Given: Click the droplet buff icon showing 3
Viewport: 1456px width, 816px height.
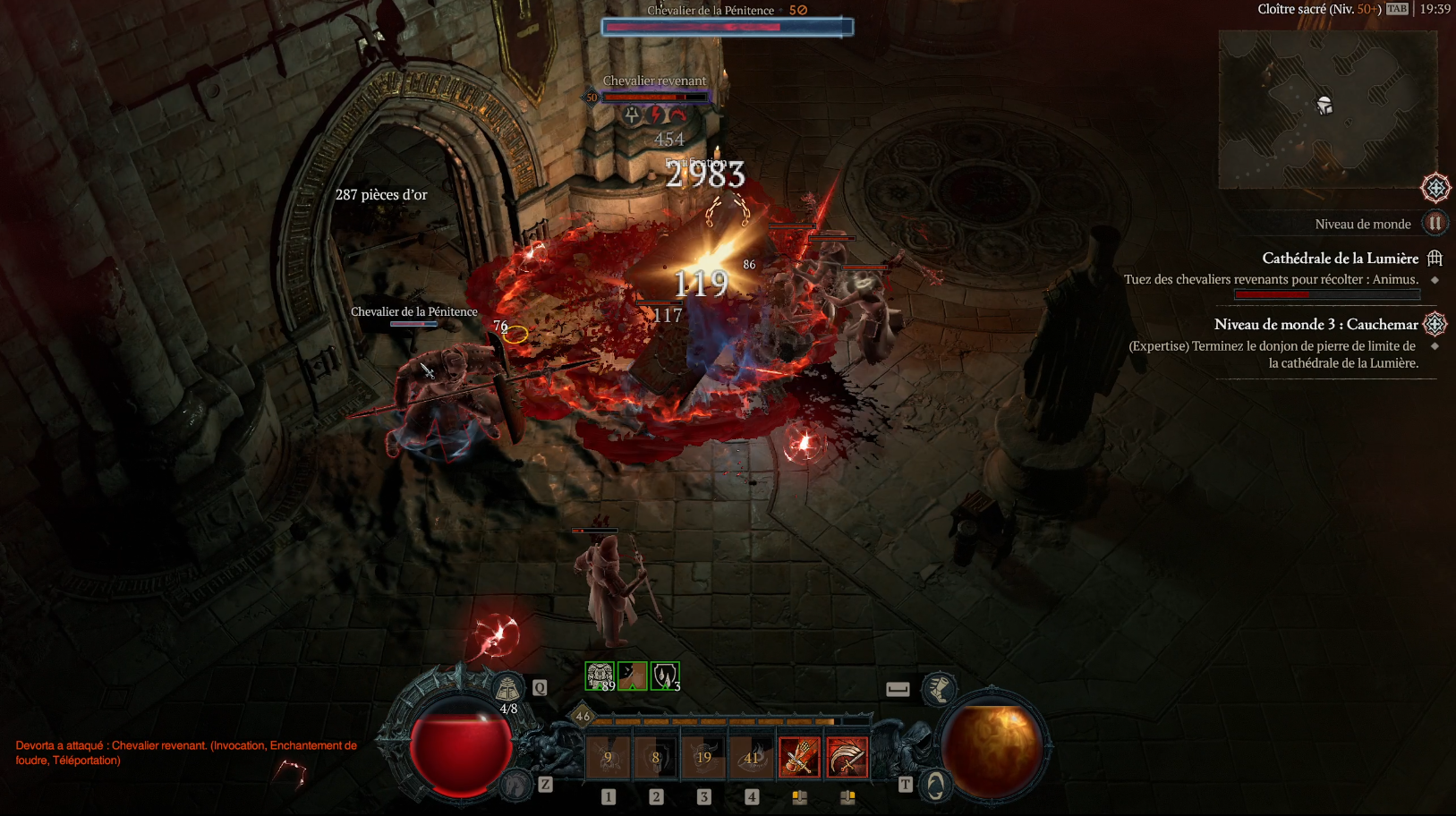Looking at the screenshot, I should coord(665,676).
